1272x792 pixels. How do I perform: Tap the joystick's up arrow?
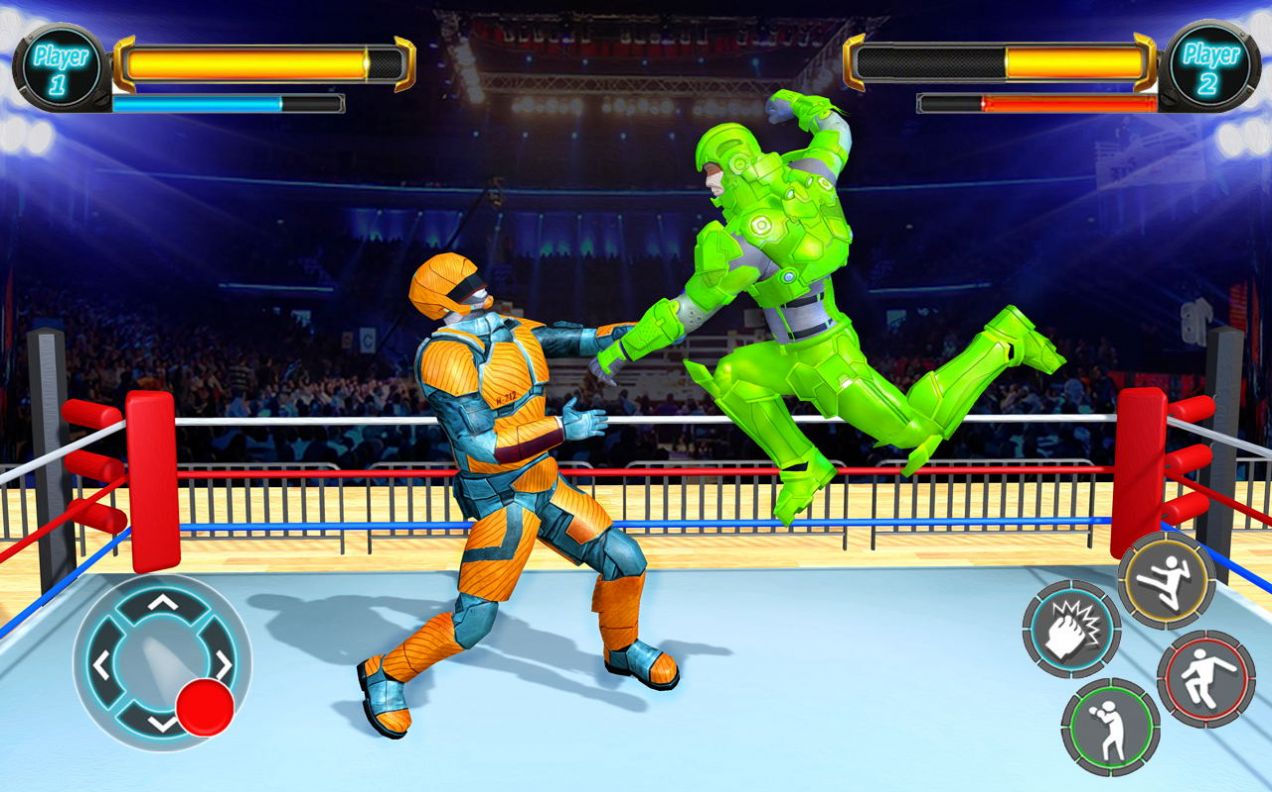(163, 602)
